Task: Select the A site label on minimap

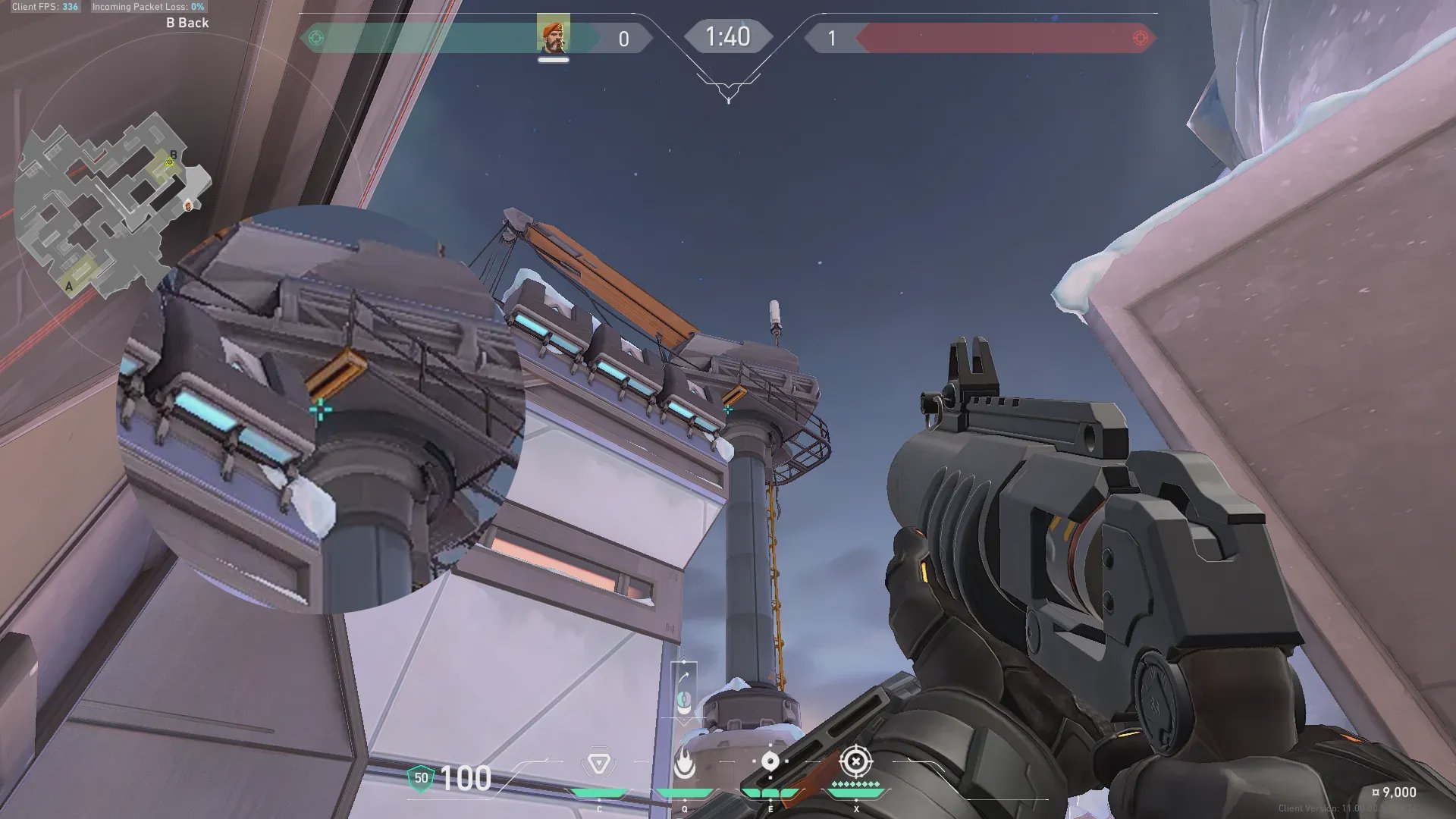Action: coord(70,286)
